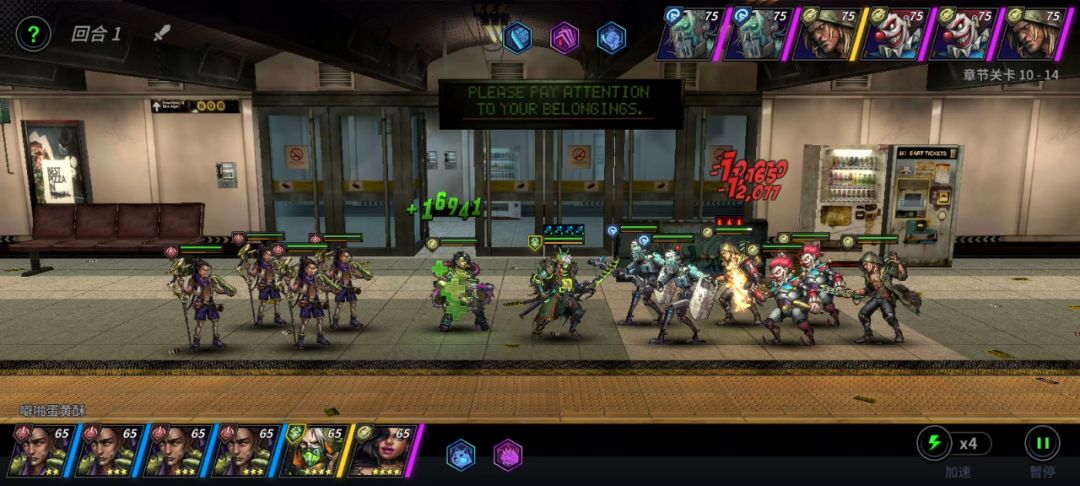This screenshot has height=486, width=1080.
Task: Open the question mark help button
Action: click(x=33, y=34)
